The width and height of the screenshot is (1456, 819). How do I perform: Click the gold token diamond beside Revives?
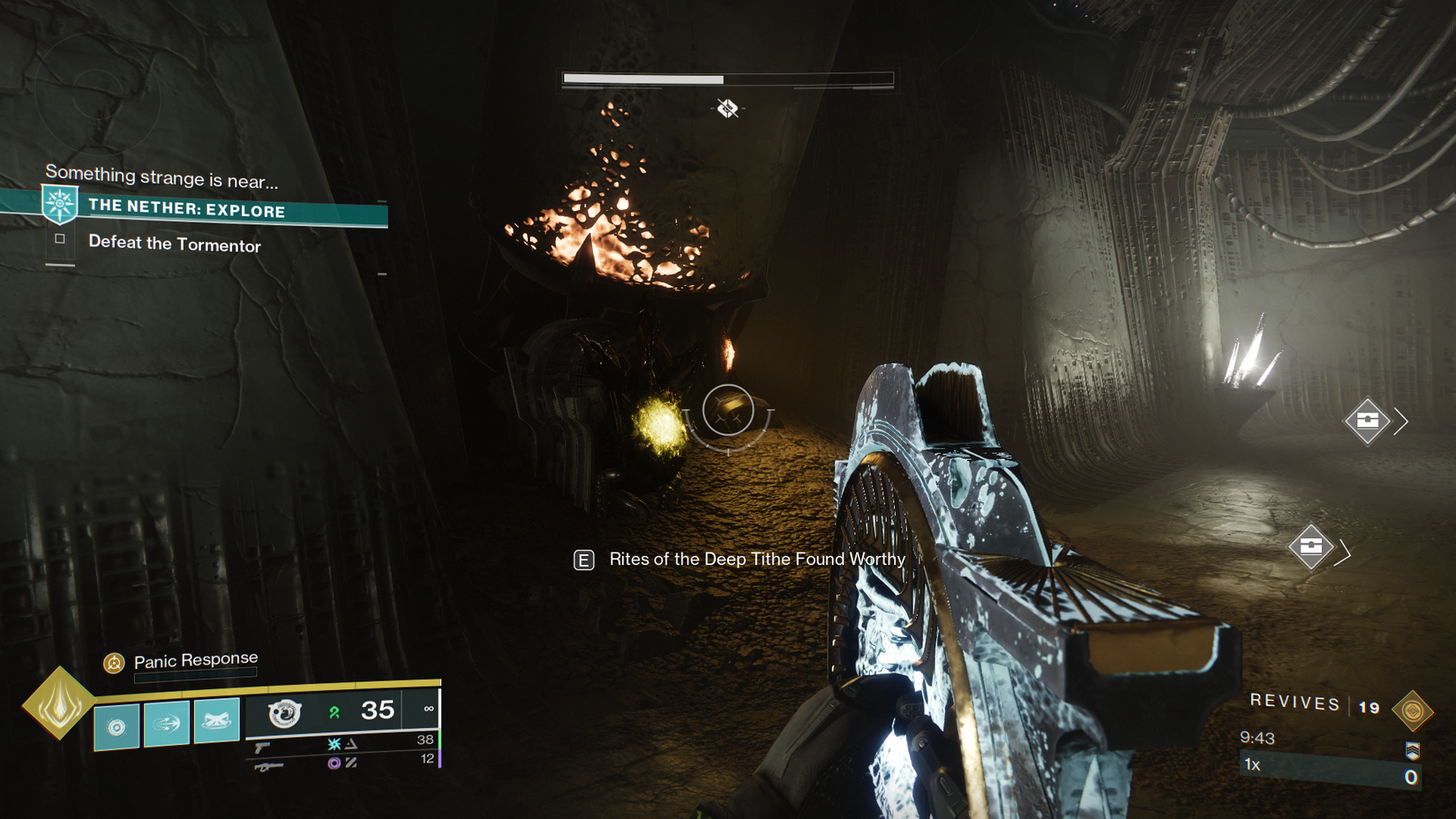(1415, 710)
